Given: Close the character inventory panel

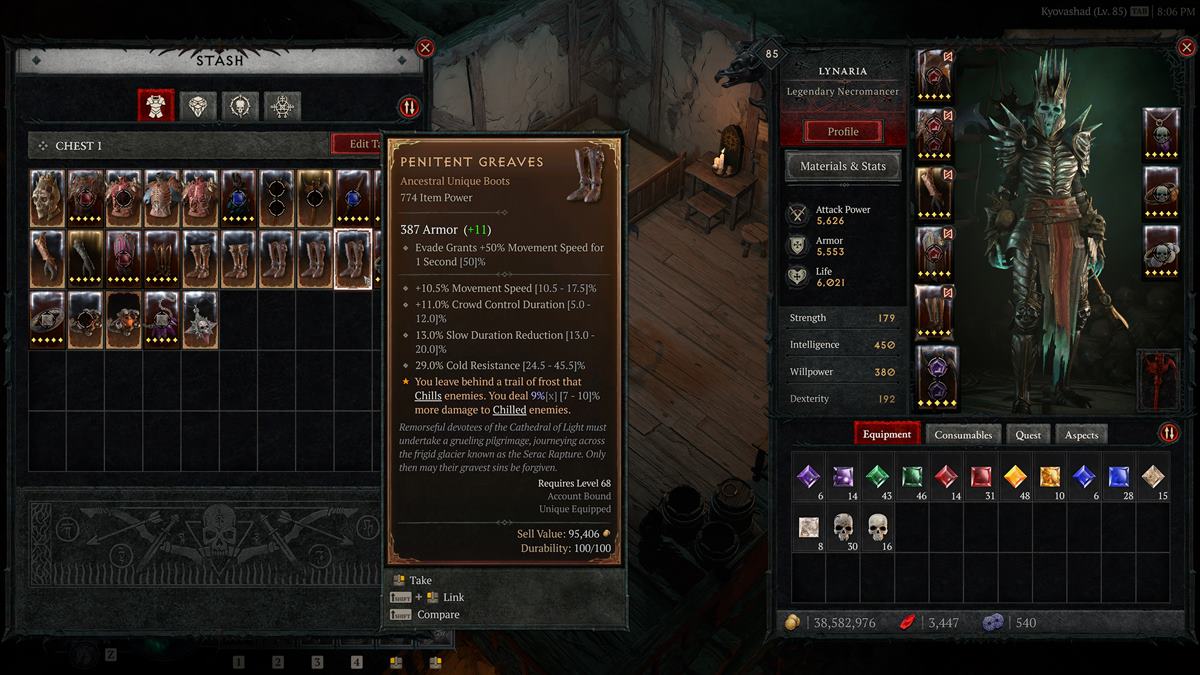Looking at the screenshot, I should 1184,47.
